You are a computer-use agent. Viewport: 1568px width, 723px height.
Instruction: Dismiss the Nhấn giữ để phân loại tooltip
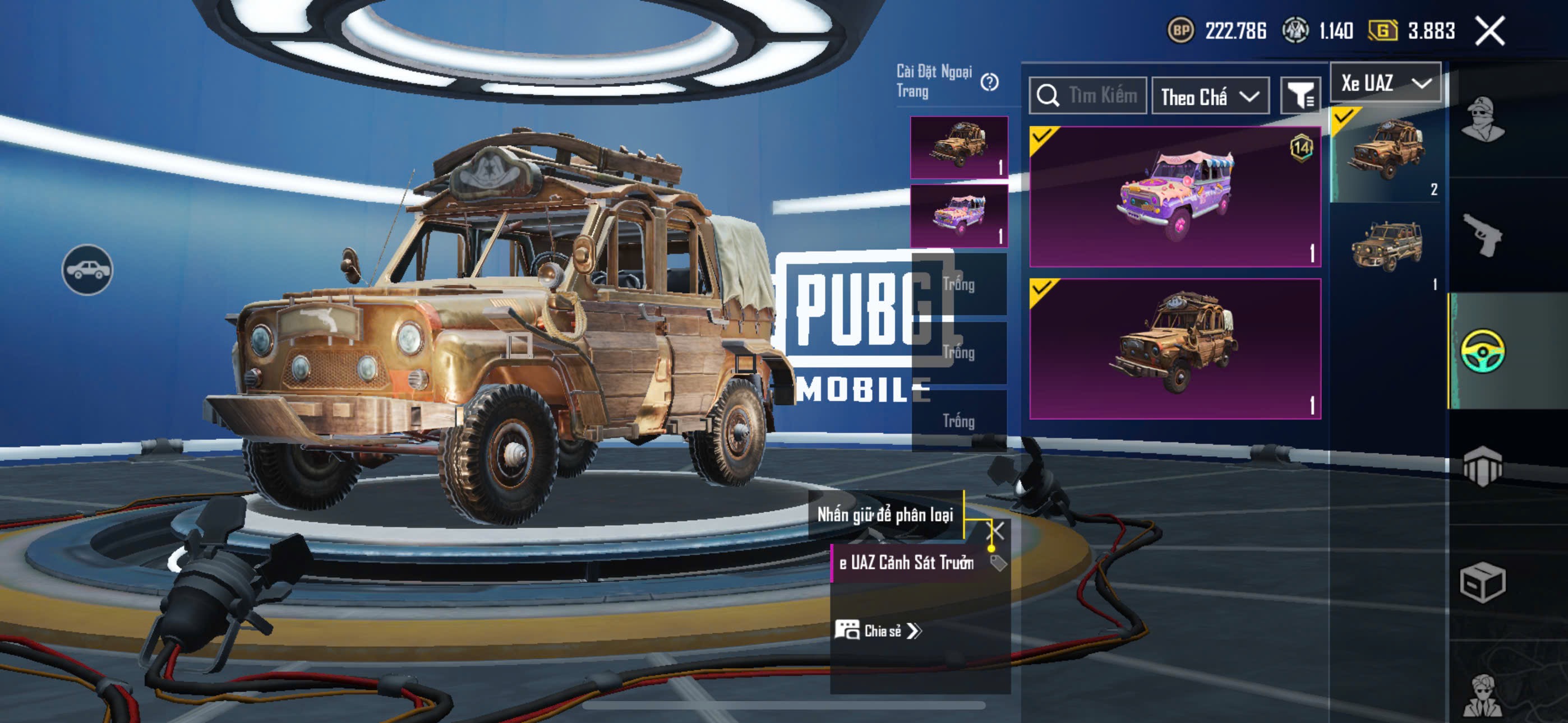995,531
